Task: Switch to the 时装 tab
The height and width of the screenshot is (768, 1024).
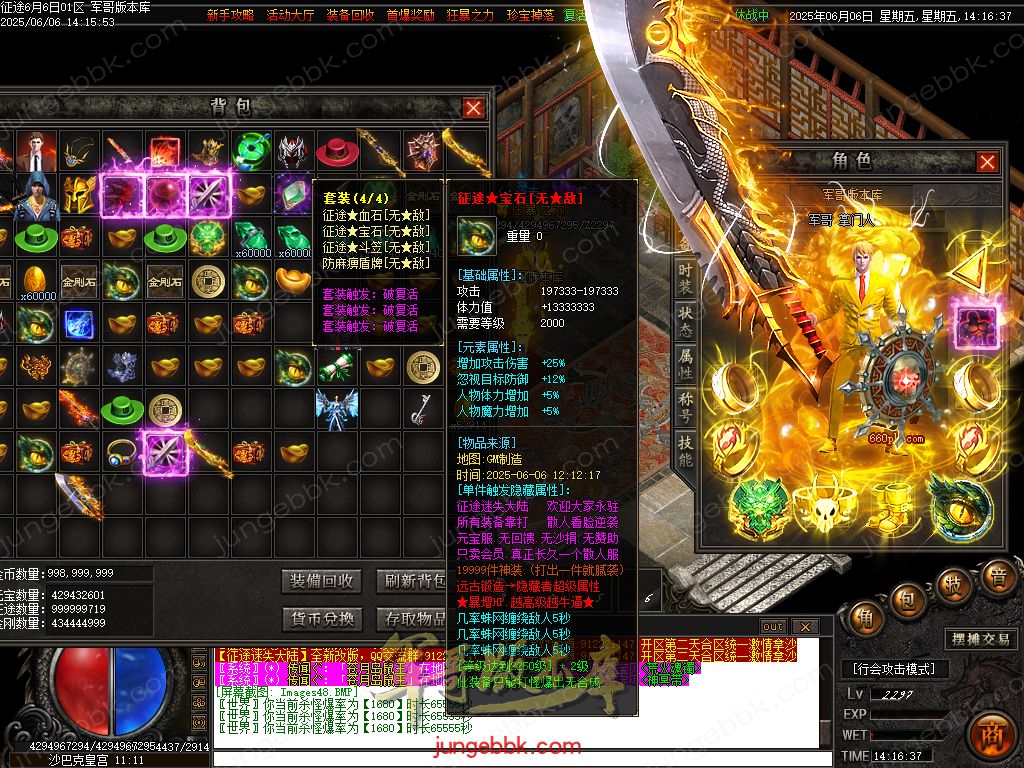Action: (685, 280)
